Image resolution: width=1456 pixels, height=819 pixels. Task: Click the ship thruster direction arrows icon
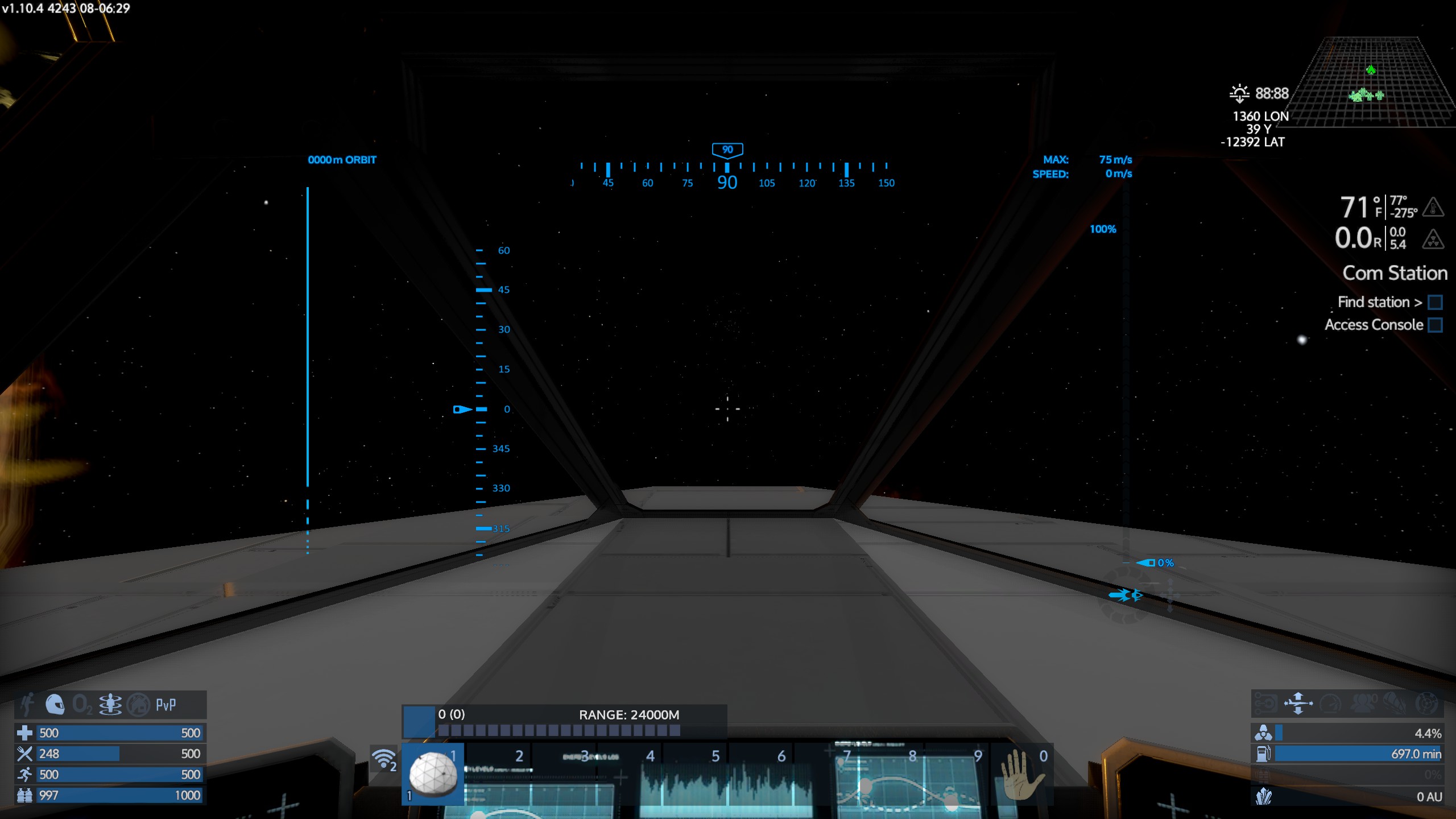[1298, 703]
